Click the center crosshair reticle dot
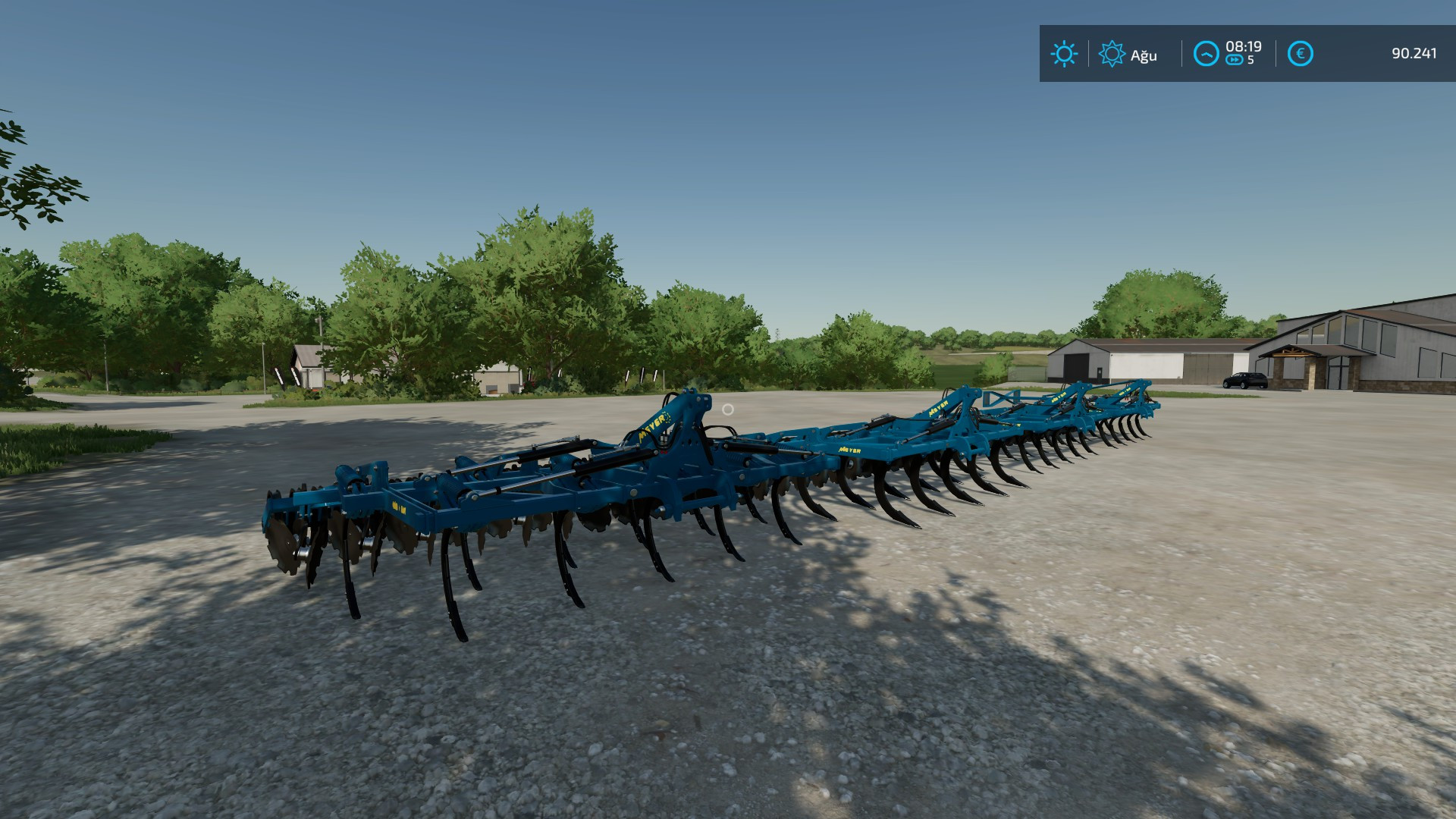 (x=728, y=409)
